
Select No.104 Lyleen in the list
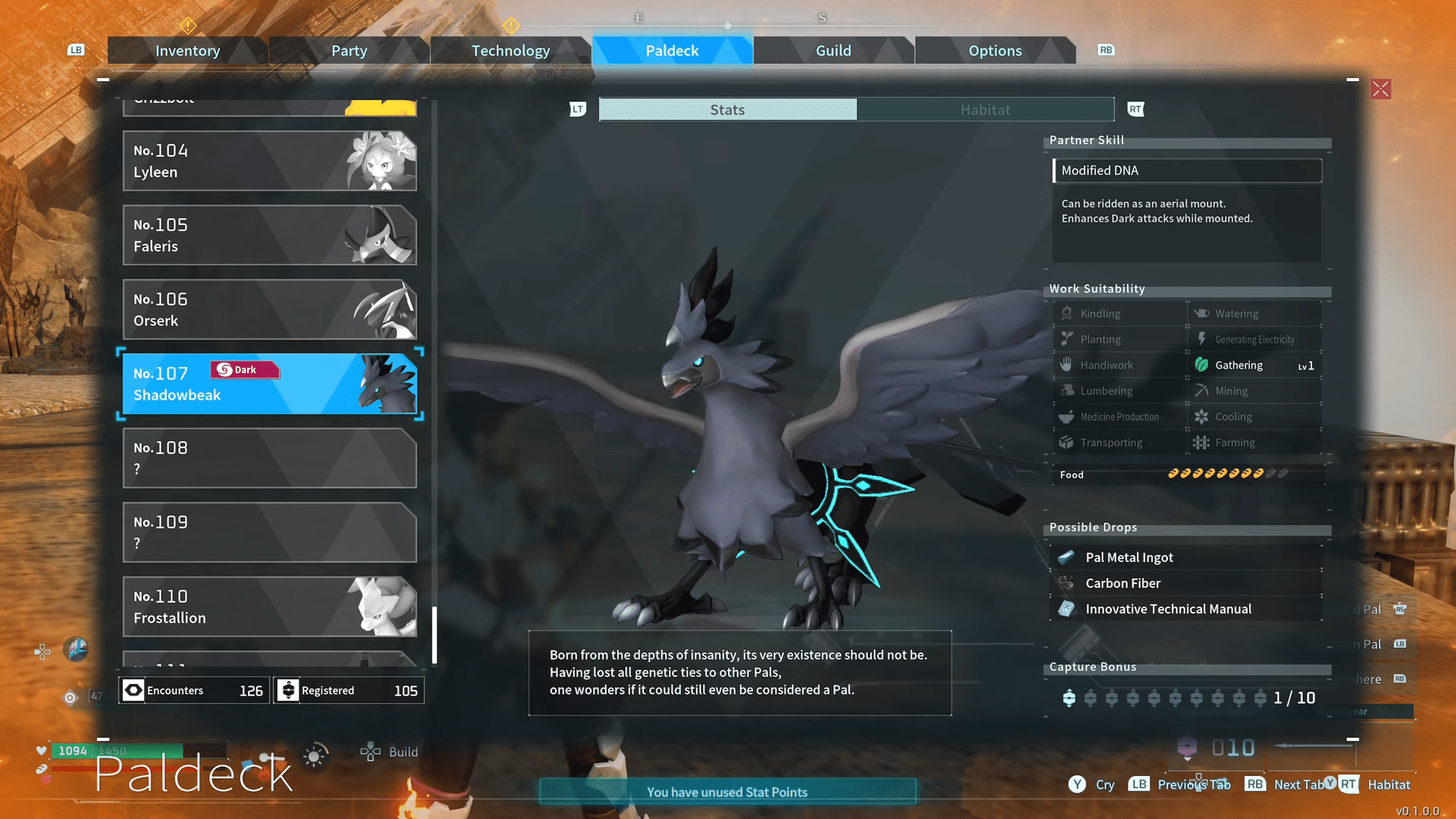[x=269, y=161]
